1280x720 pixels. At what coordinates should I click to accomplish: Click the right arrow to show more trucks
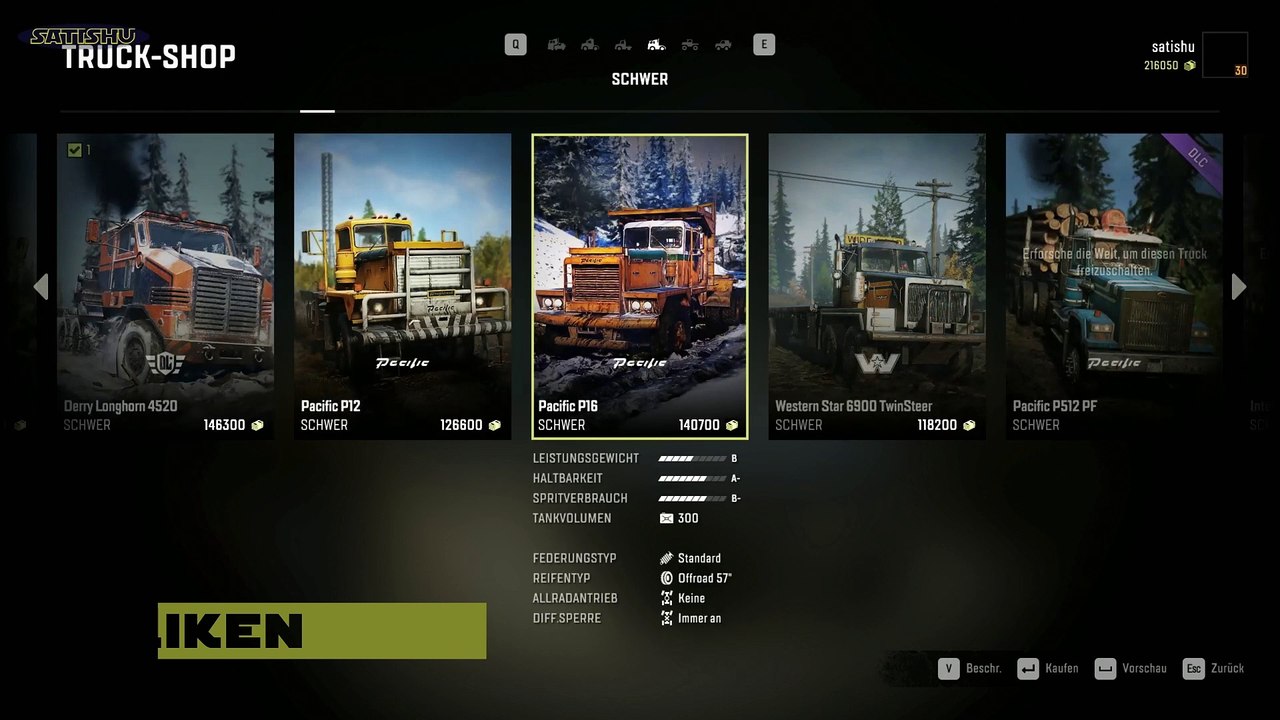pos(1239,287)
